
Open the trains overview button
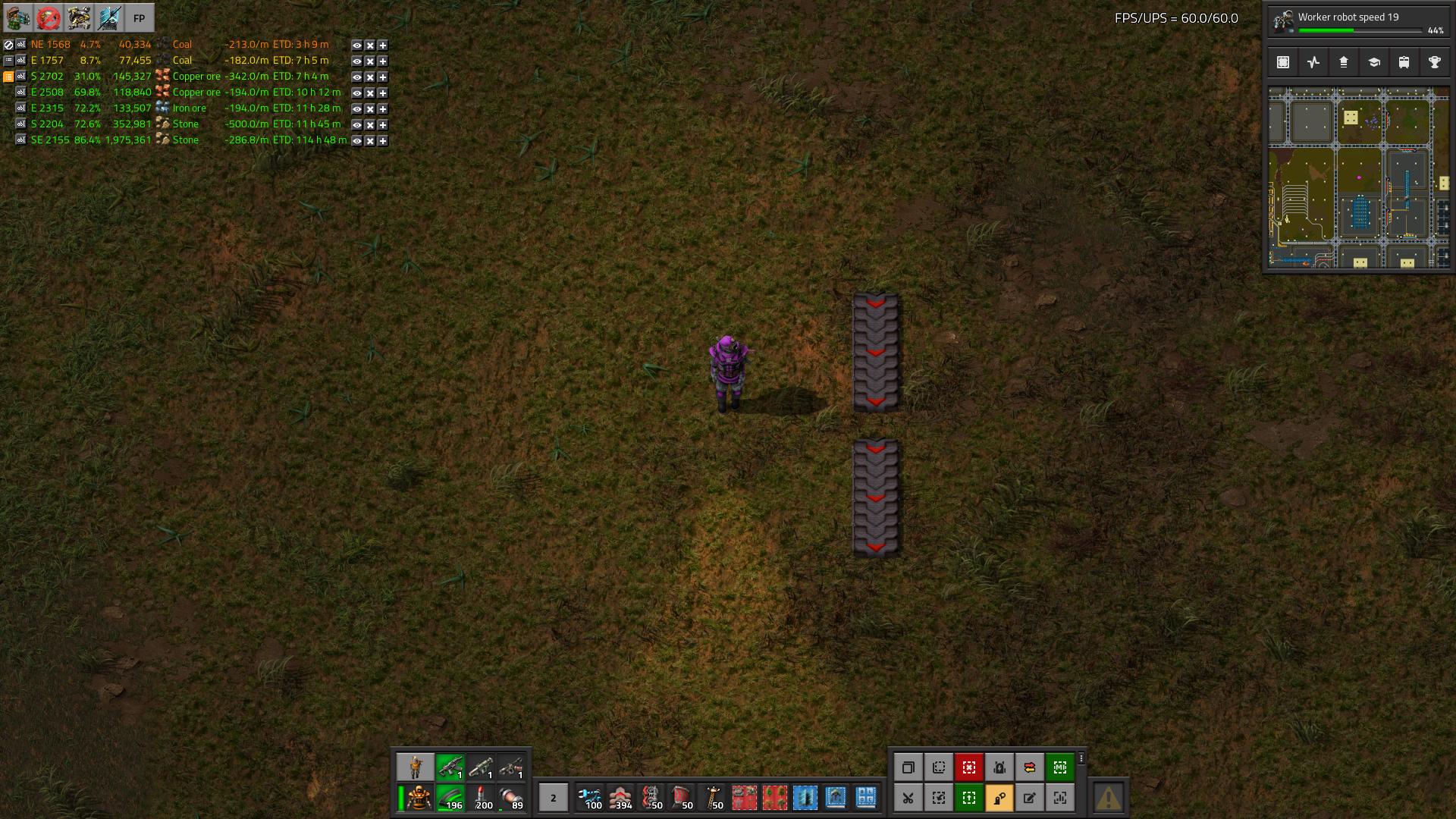[x=1404, y=63]
